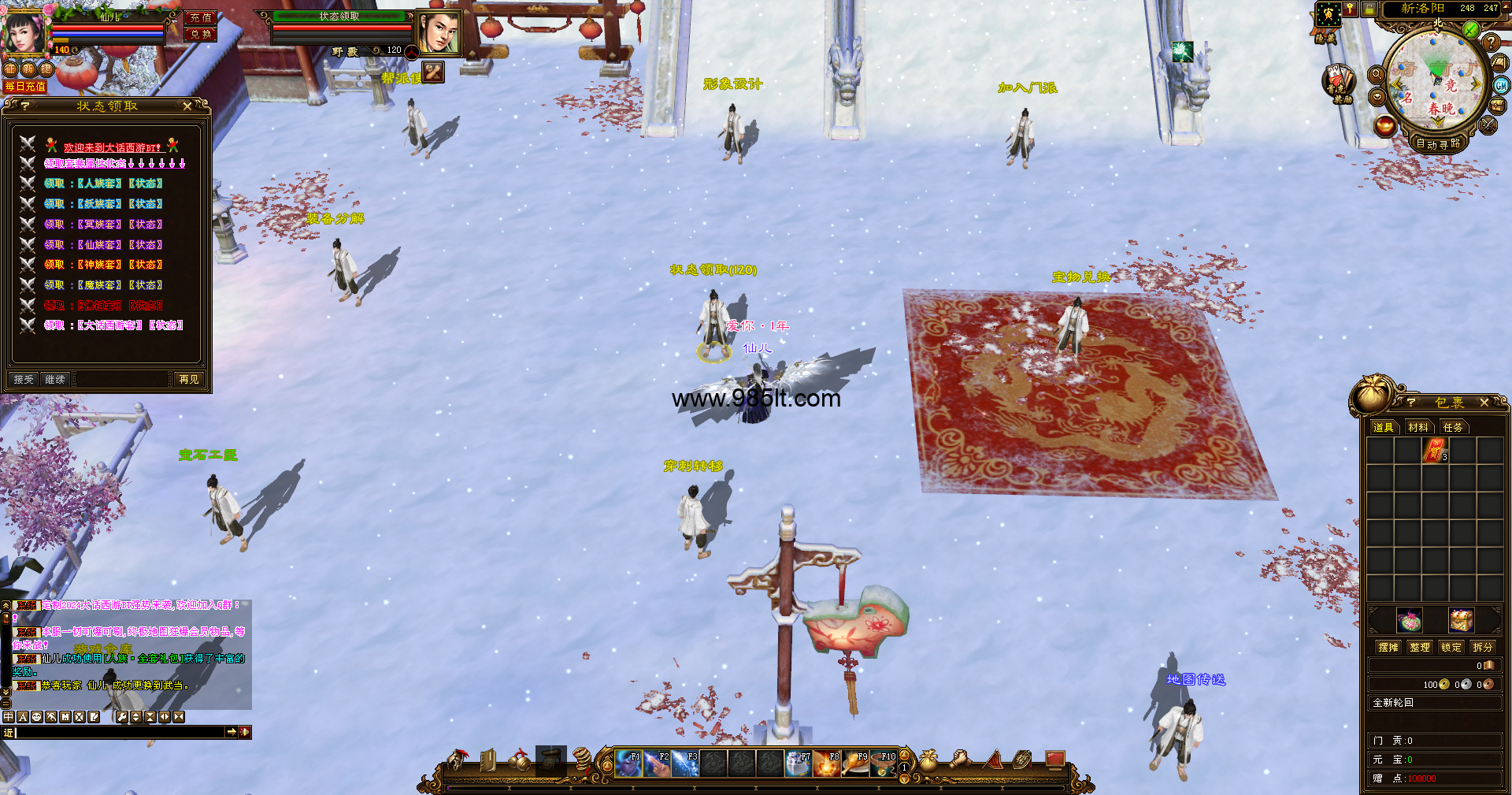Open the 每日充值 daily recharge button

(25, 87)
